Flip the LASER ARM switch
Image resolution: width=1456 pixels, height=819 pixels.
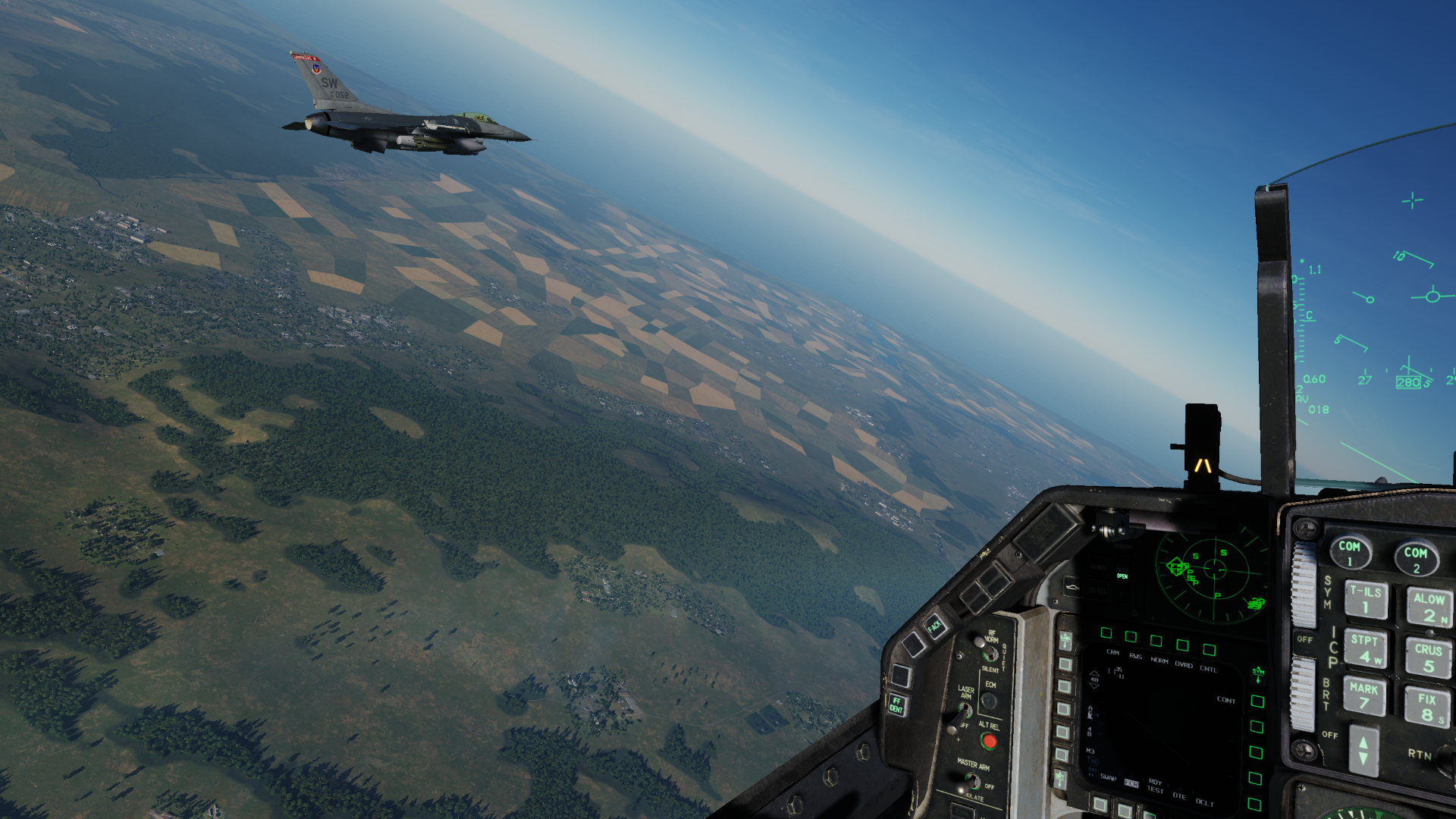click(965, 711)
